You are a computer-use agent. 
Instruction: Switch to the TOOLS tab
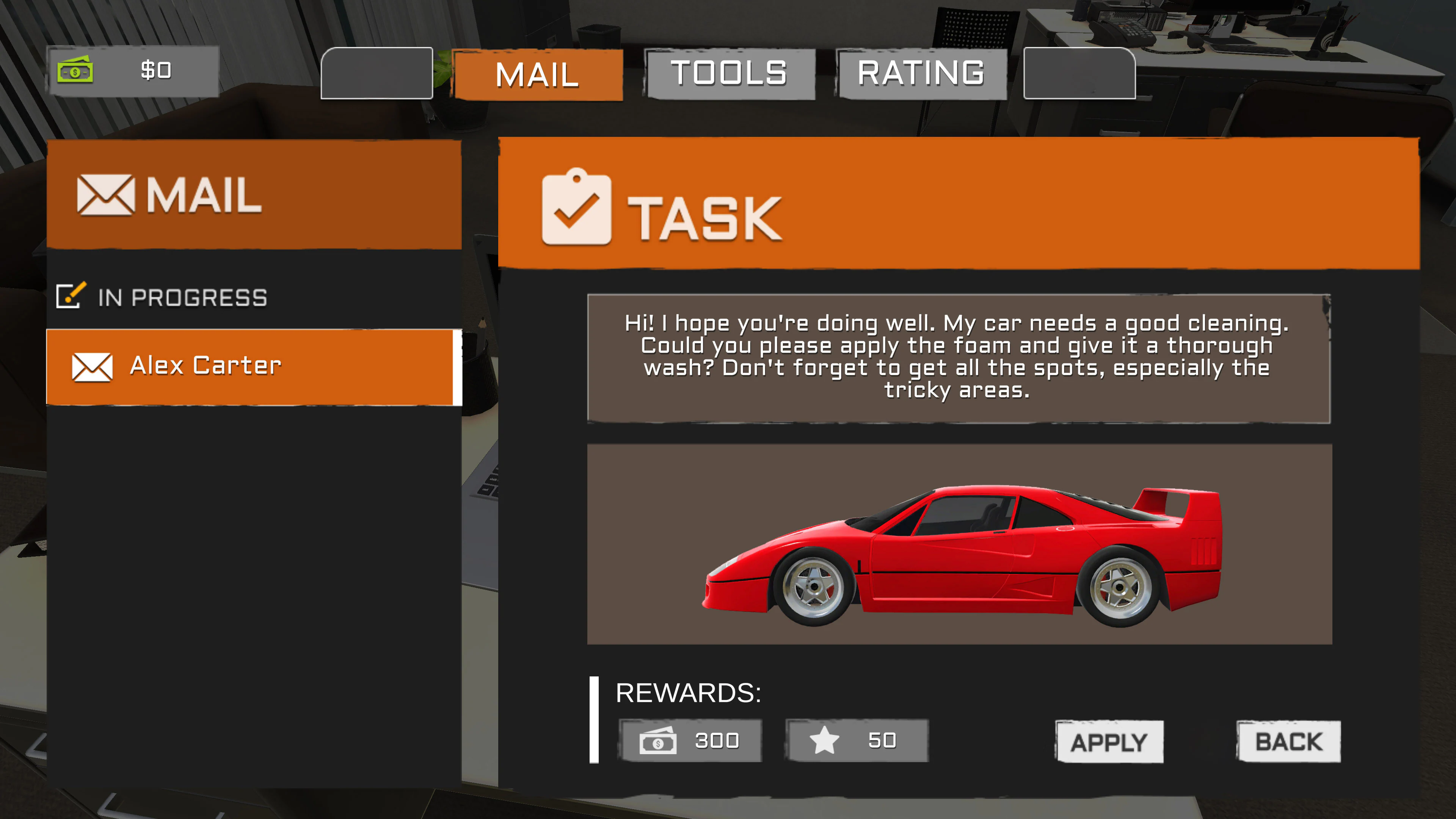[x=730, y=74]
